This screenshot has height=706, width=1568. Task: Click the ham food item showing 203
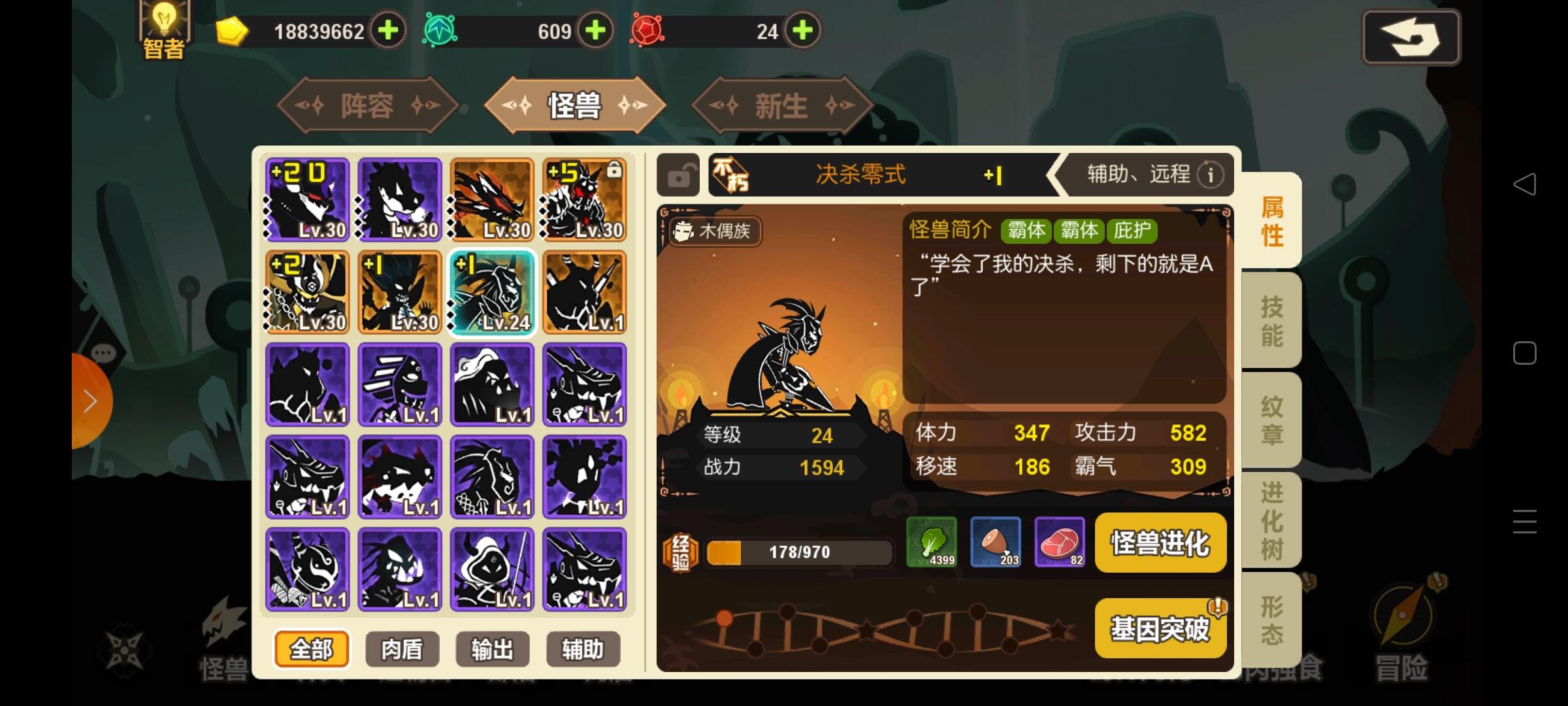[996, 543]
